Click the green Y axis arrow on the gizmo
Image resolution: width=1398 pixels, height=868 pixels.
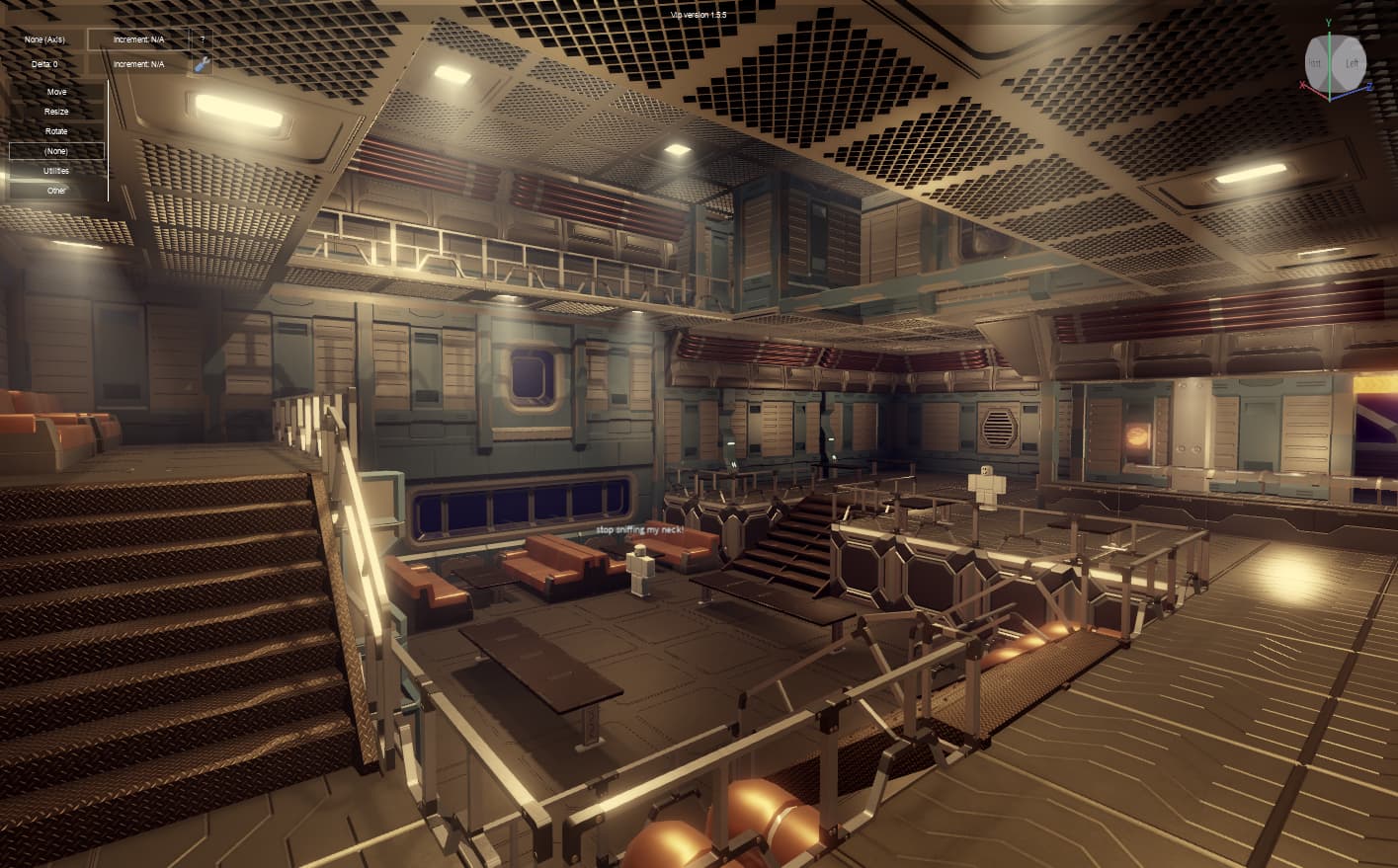tap(1330, 35)
